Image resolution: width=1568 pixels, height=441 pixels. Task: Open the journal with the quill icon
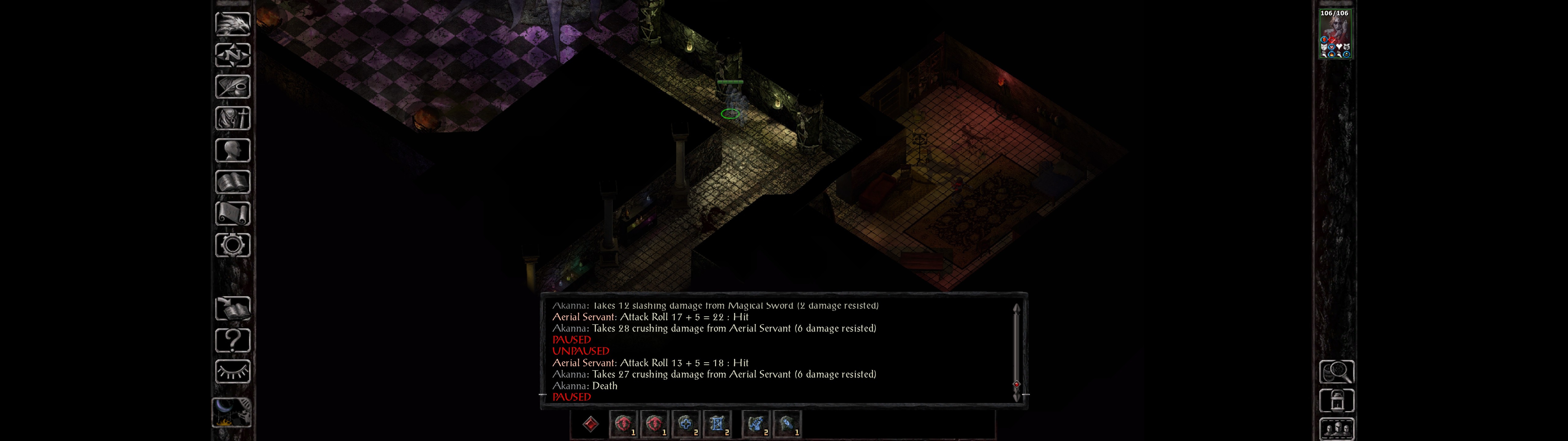point(232,86)
